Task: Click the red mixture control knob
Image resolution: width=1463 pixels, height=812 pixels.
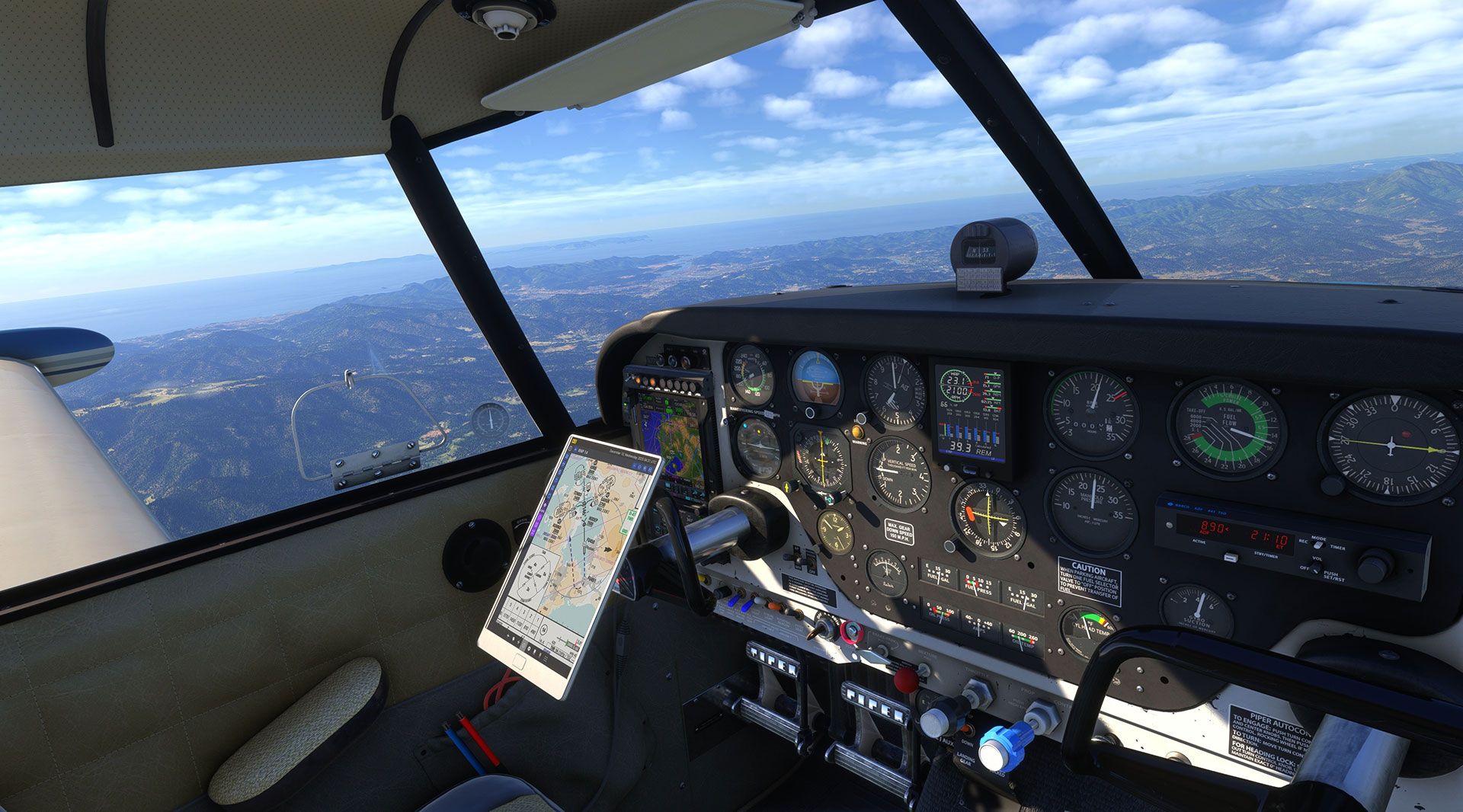Action: 906,679
